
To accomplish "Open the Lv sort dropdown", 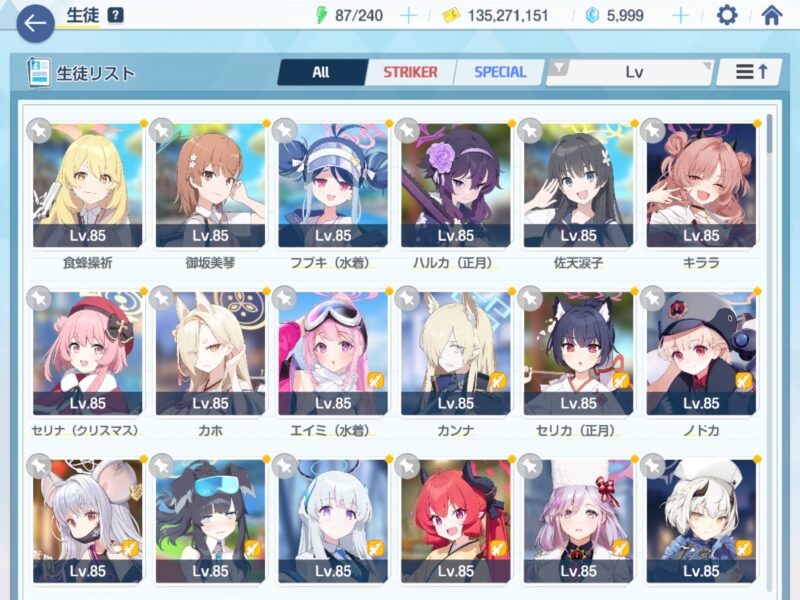I will point(633,72).
